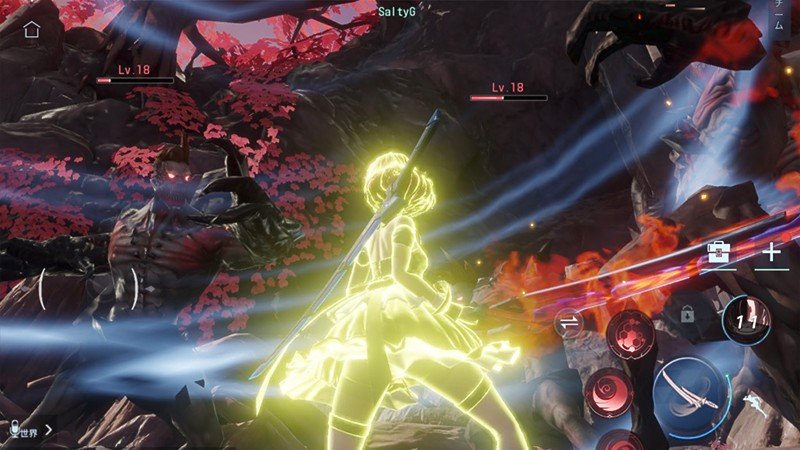
Task: Tap the home icon
Action: 32,29
